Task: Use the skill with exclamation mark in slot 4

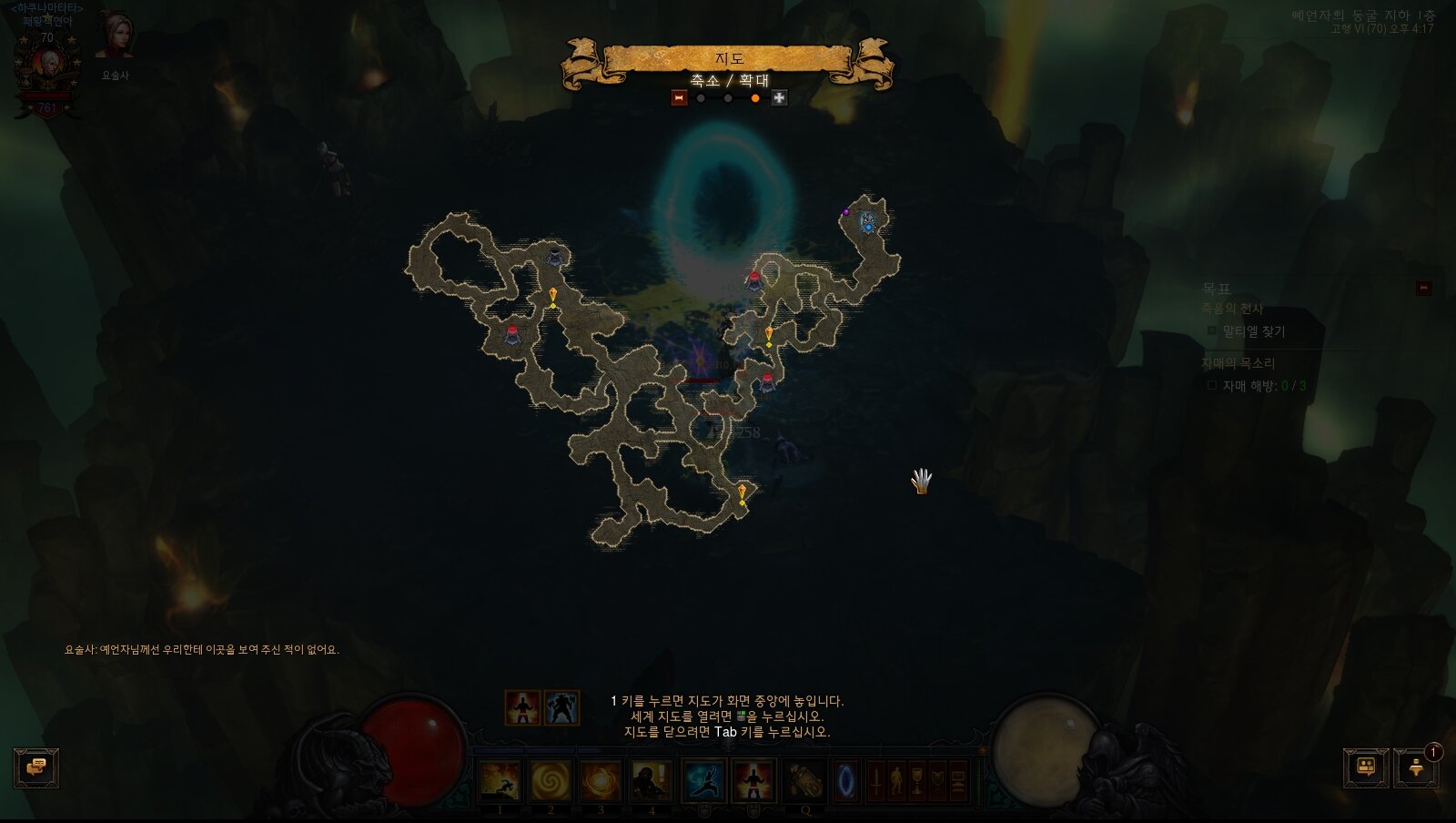Action: 652,781
